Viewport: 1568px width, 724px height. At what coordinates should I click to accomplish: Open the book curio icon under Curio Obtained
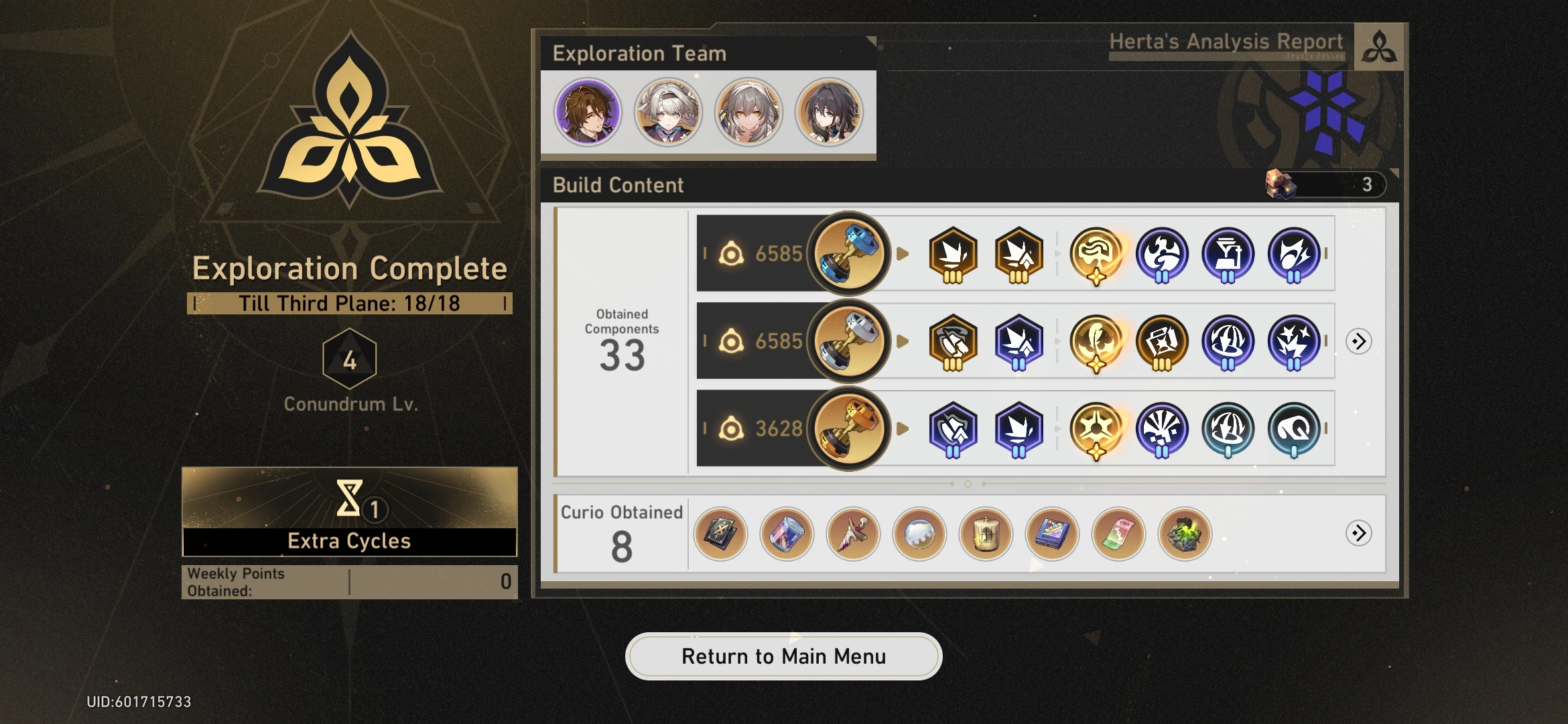pyautogui.click(x=720, y=533)
